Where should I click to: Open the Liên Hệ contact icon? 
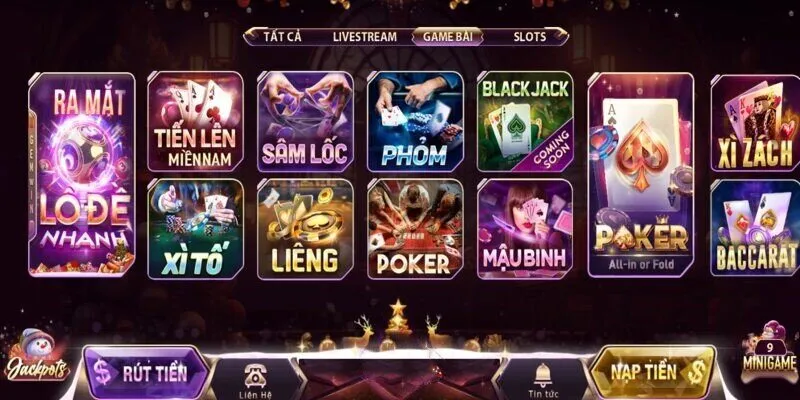click(257, 378)
